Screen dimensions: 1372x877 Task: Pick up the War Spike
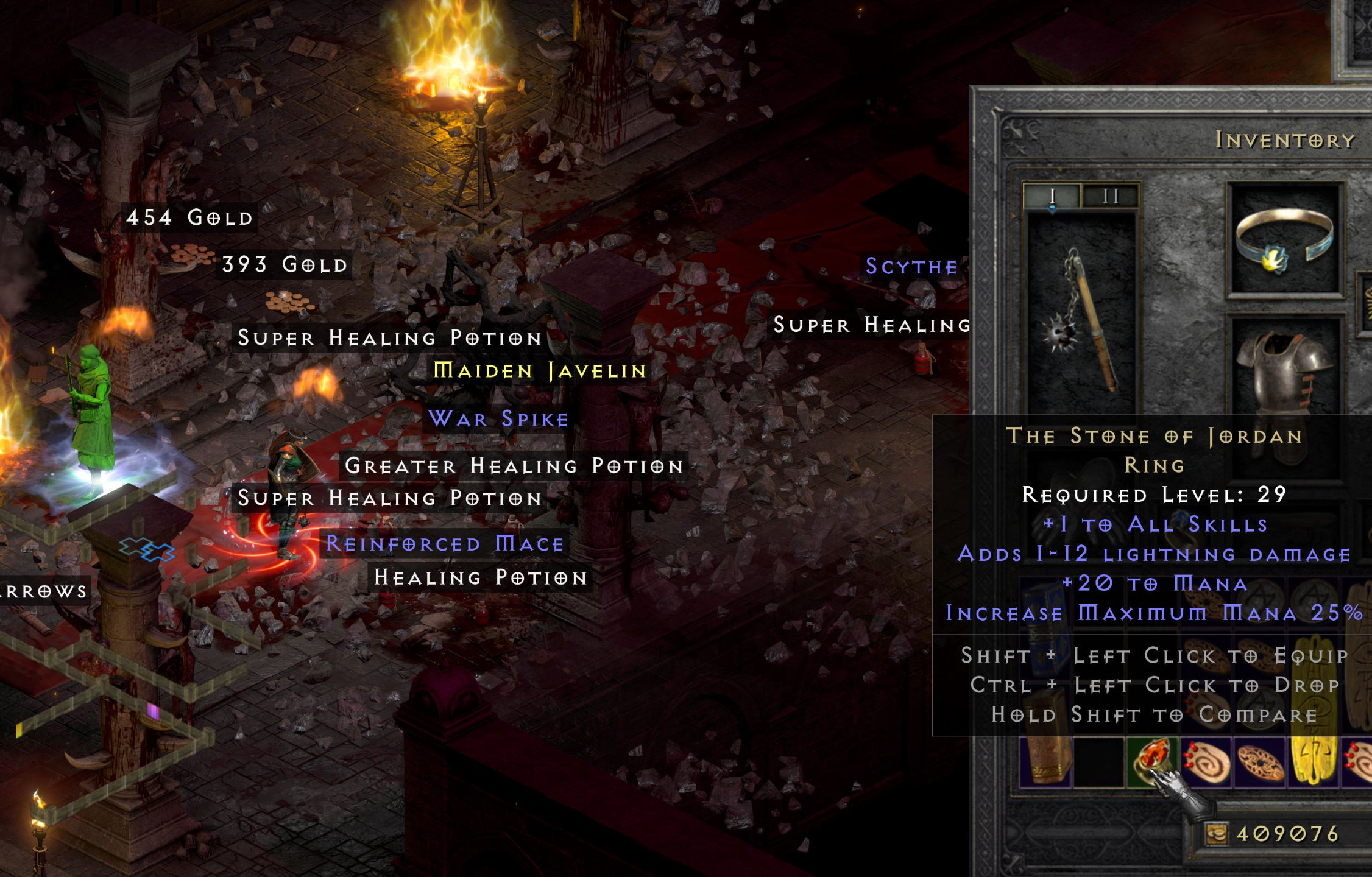(x=497, y=418)
